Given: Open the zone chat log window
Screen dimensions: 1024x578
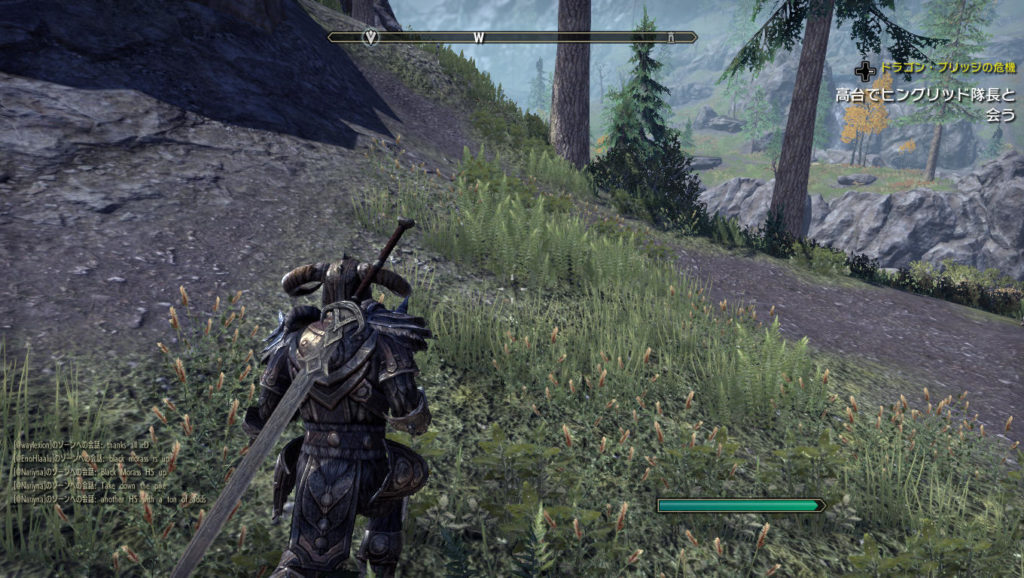Looking at the screenshot, I should pos(110,469).
